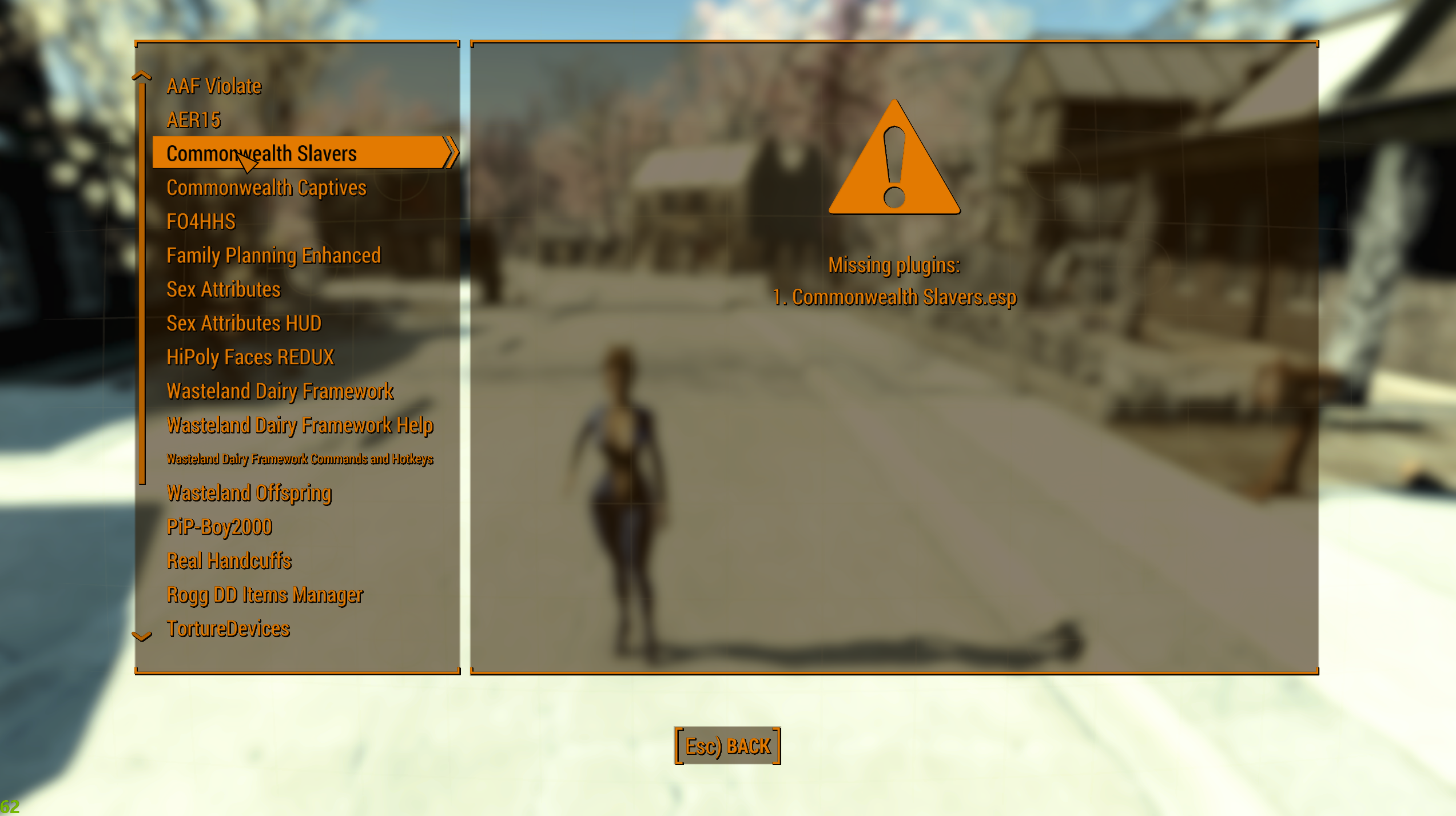Open Wasteland Dairy Framework Help
This screenshot has width=1456, height=816.
click(x=300, y=425)
